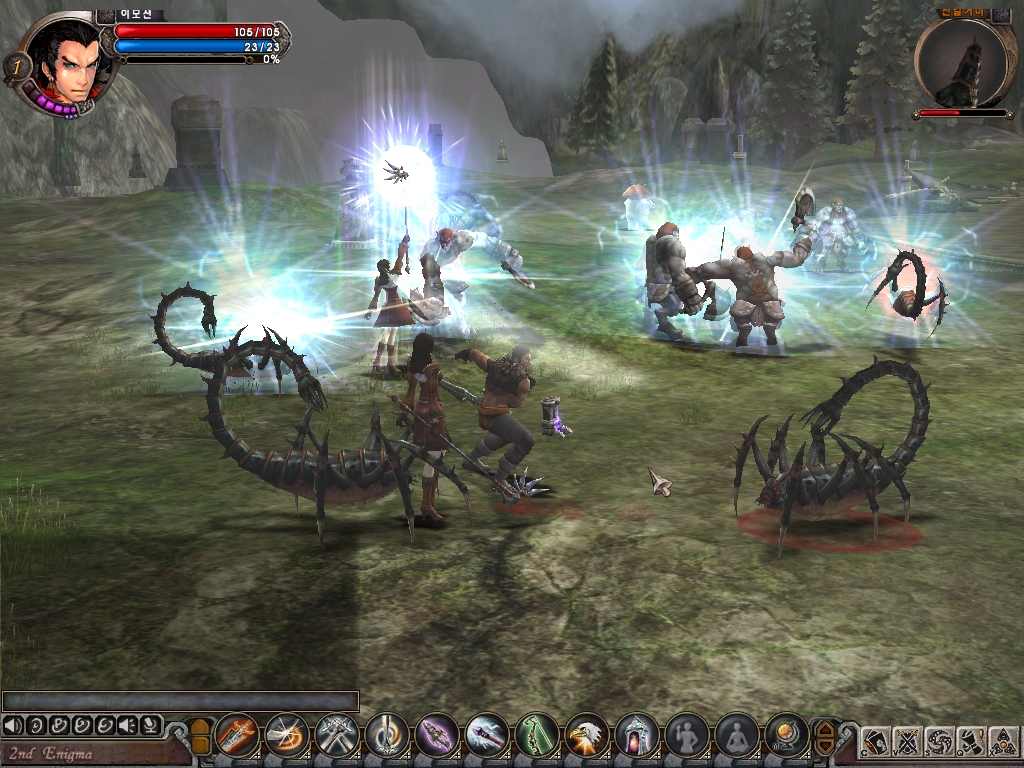Open the swirl skills menu button
Screen dimensions: 1024x768
click(x=938, y=741)
